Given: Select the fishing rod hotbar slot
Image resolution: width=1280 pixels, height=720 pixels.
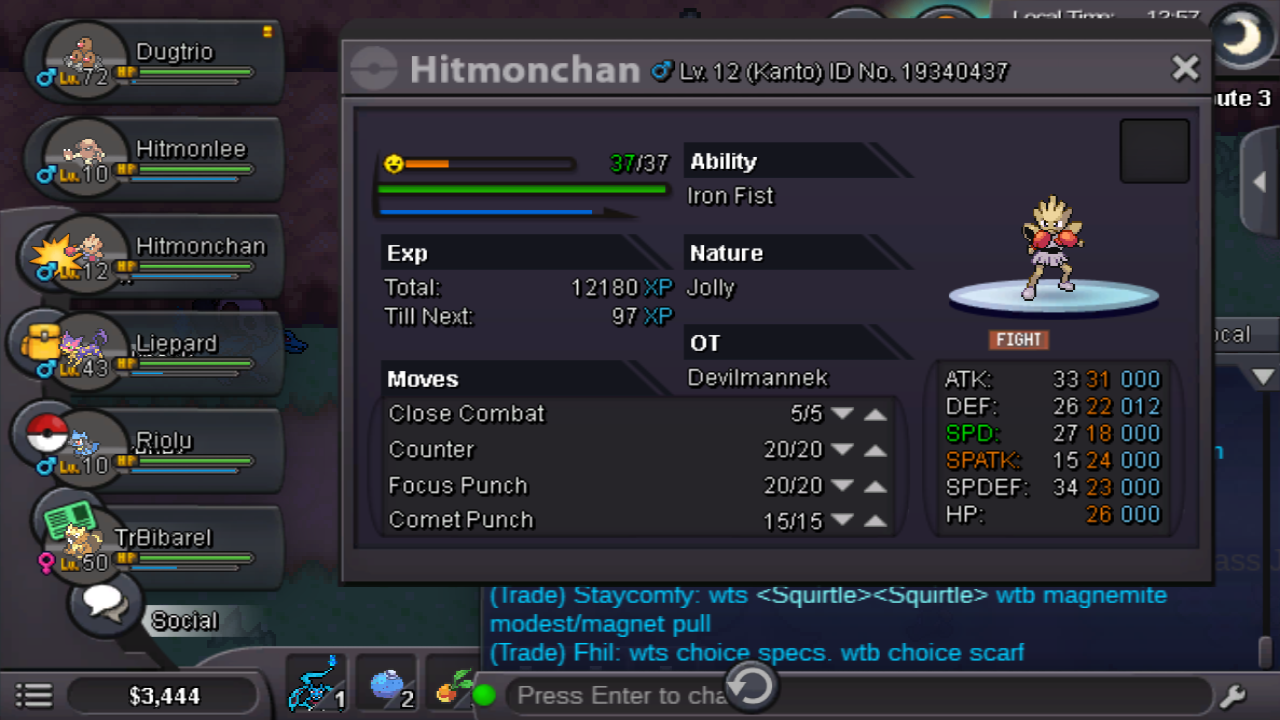Looking at the screenshot, I should tap(316, 686).
